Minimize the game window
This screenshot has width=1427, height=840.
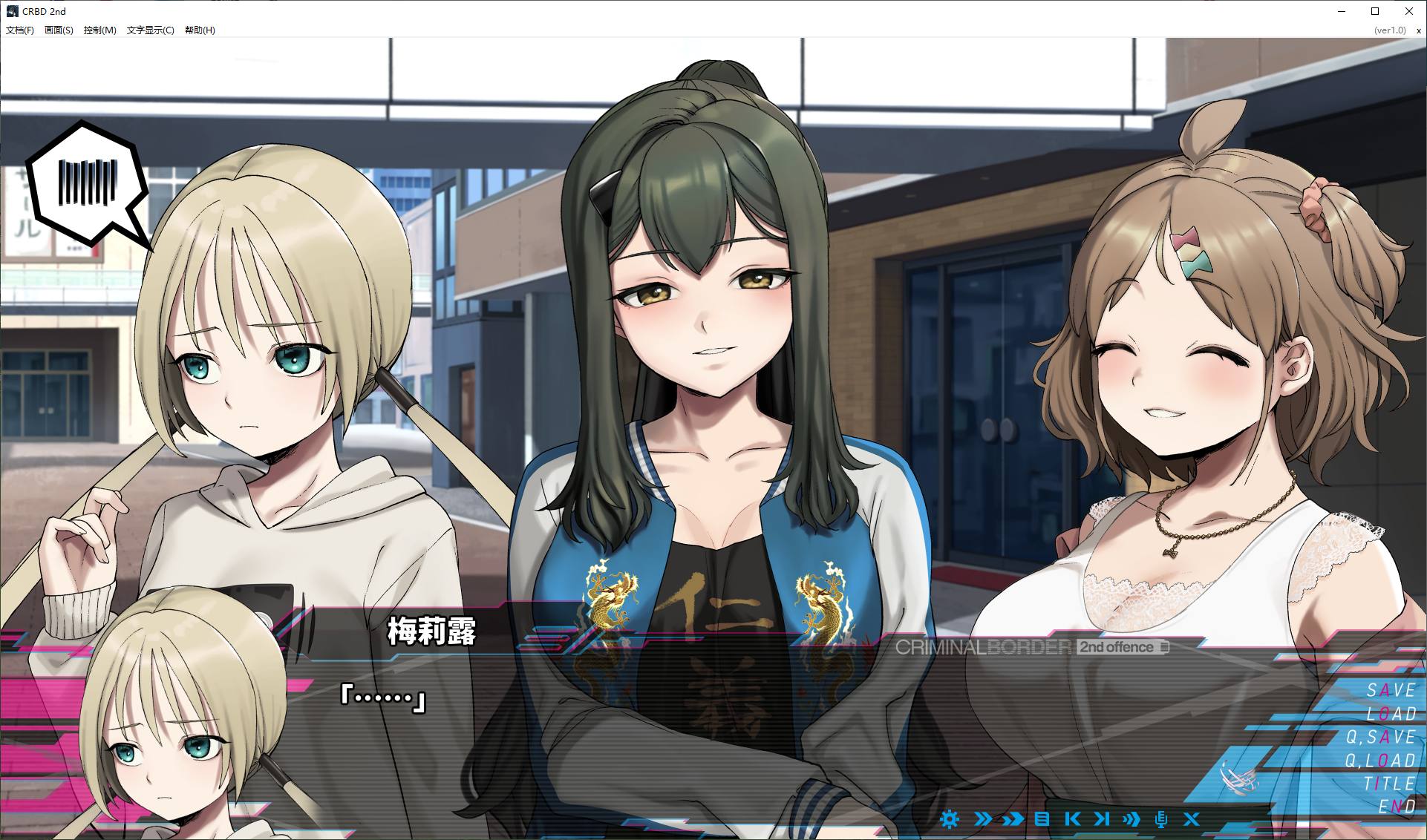pyautogui.click(x=1342, y=11)
